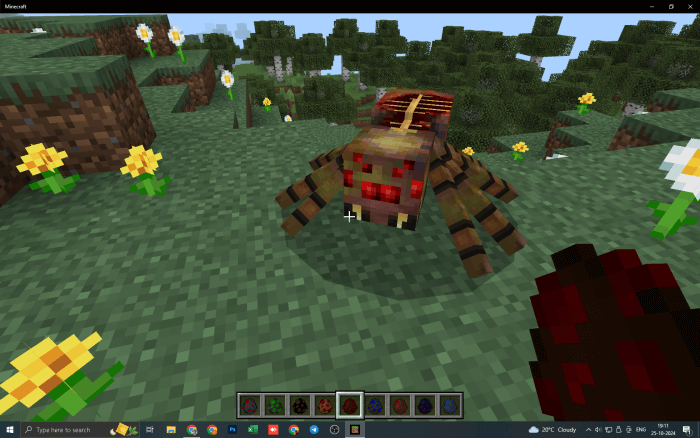Close the Minecraft window

pos(690,6)
